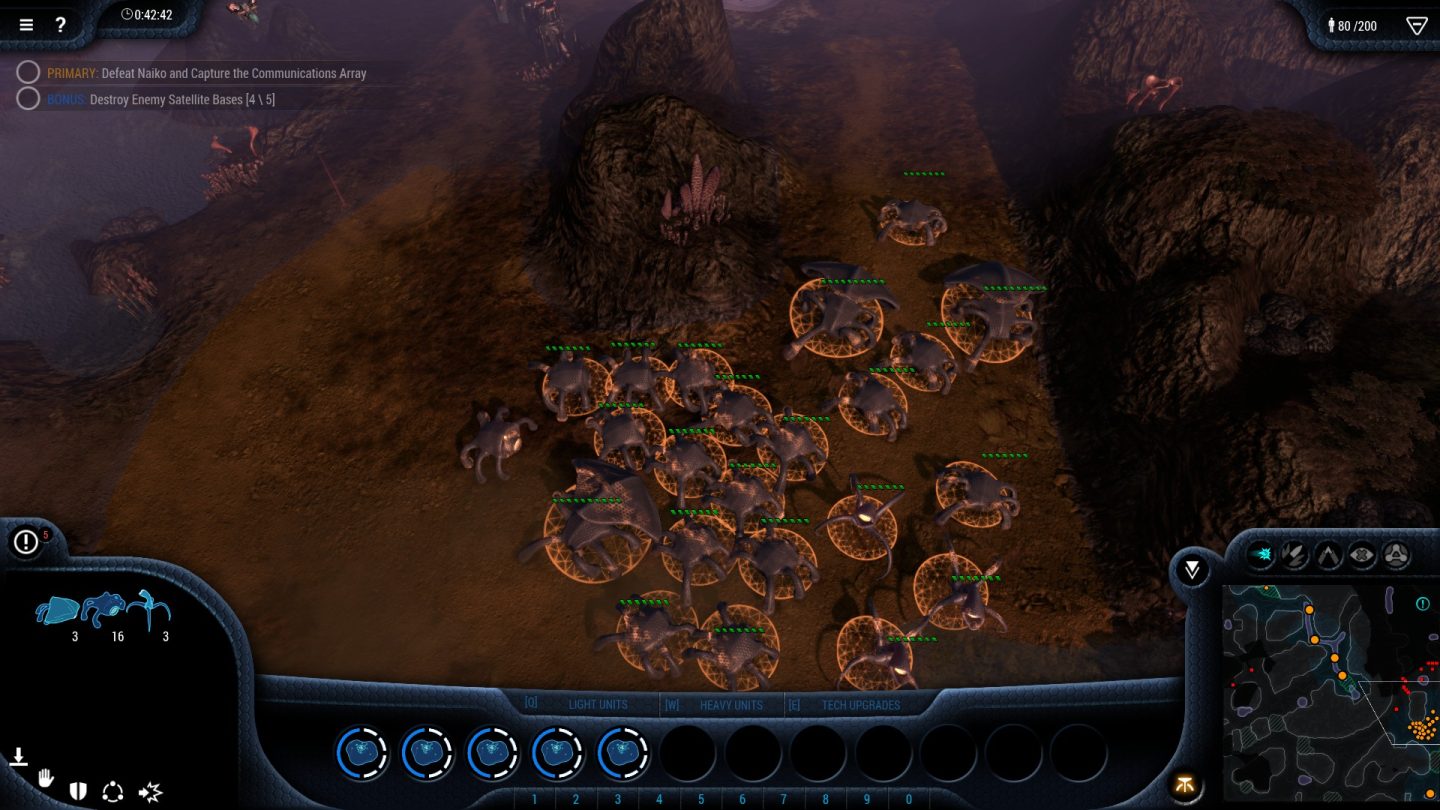Select the attack-move command icon
The width and height of the screenshot is (1440, 810).
[x=148, y=792]
